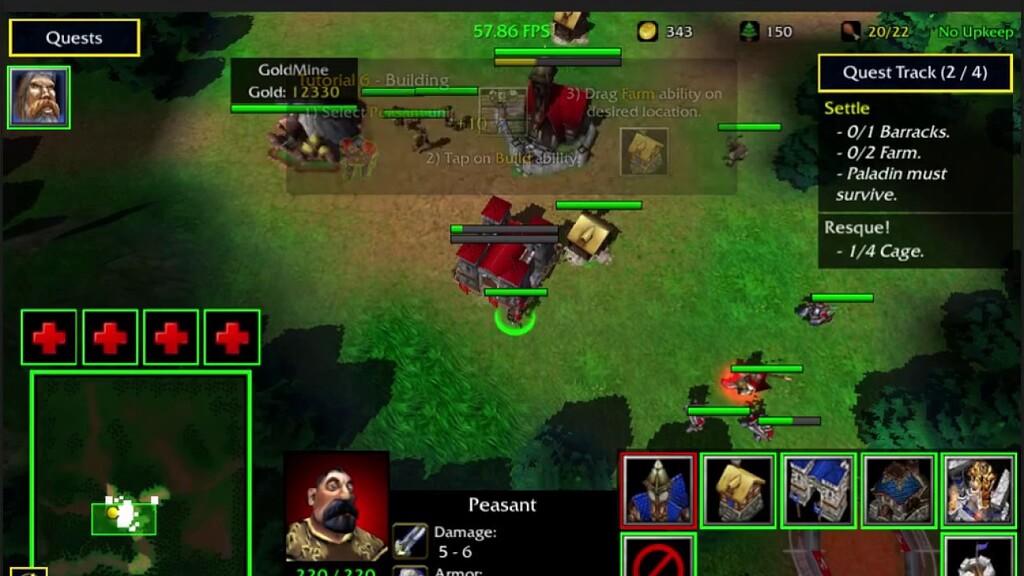Choose the dark blue-roofed building icon
This screenshot has width=1024, height=576.
click(898, 490)
